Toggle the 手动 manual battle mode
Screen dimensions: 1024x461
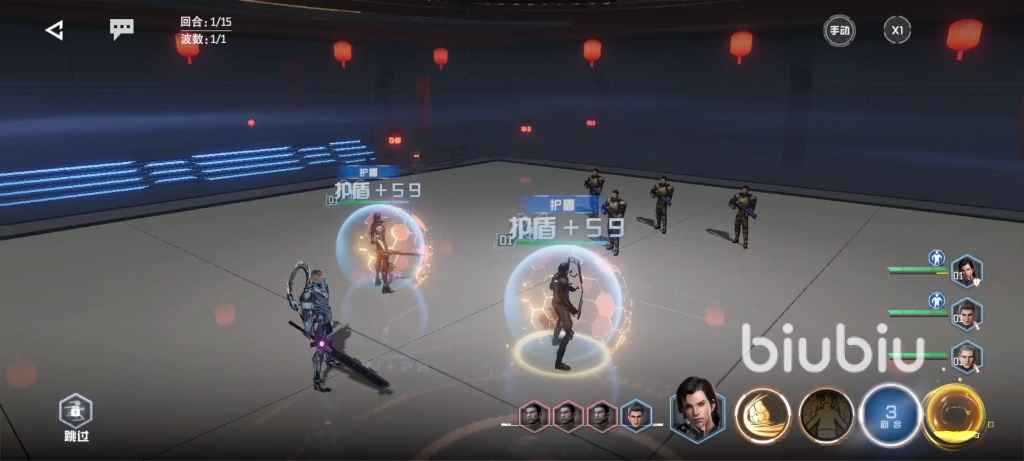pos(838,30)
